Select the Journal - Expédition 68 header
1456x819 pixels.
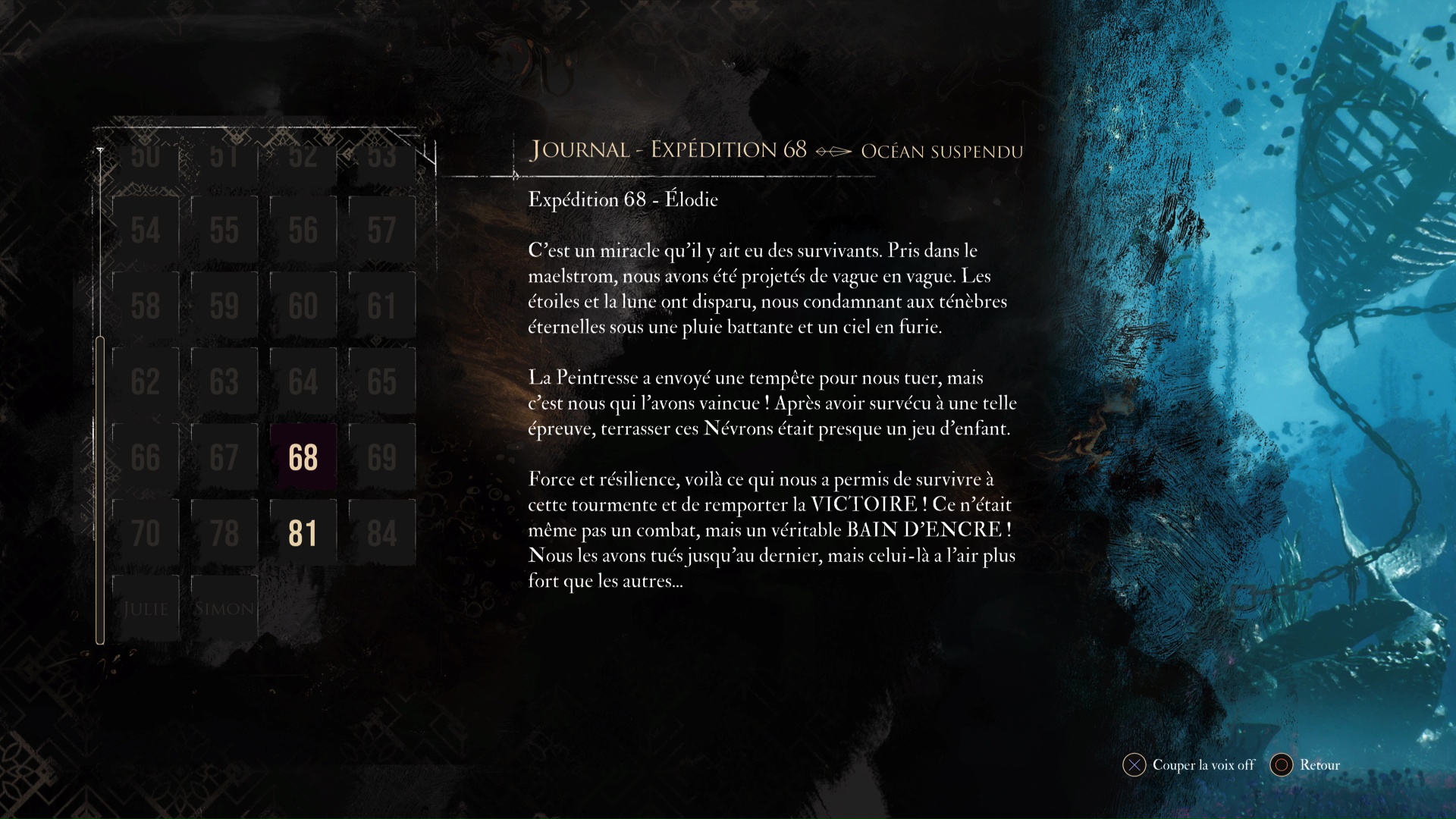coord(667,149)
